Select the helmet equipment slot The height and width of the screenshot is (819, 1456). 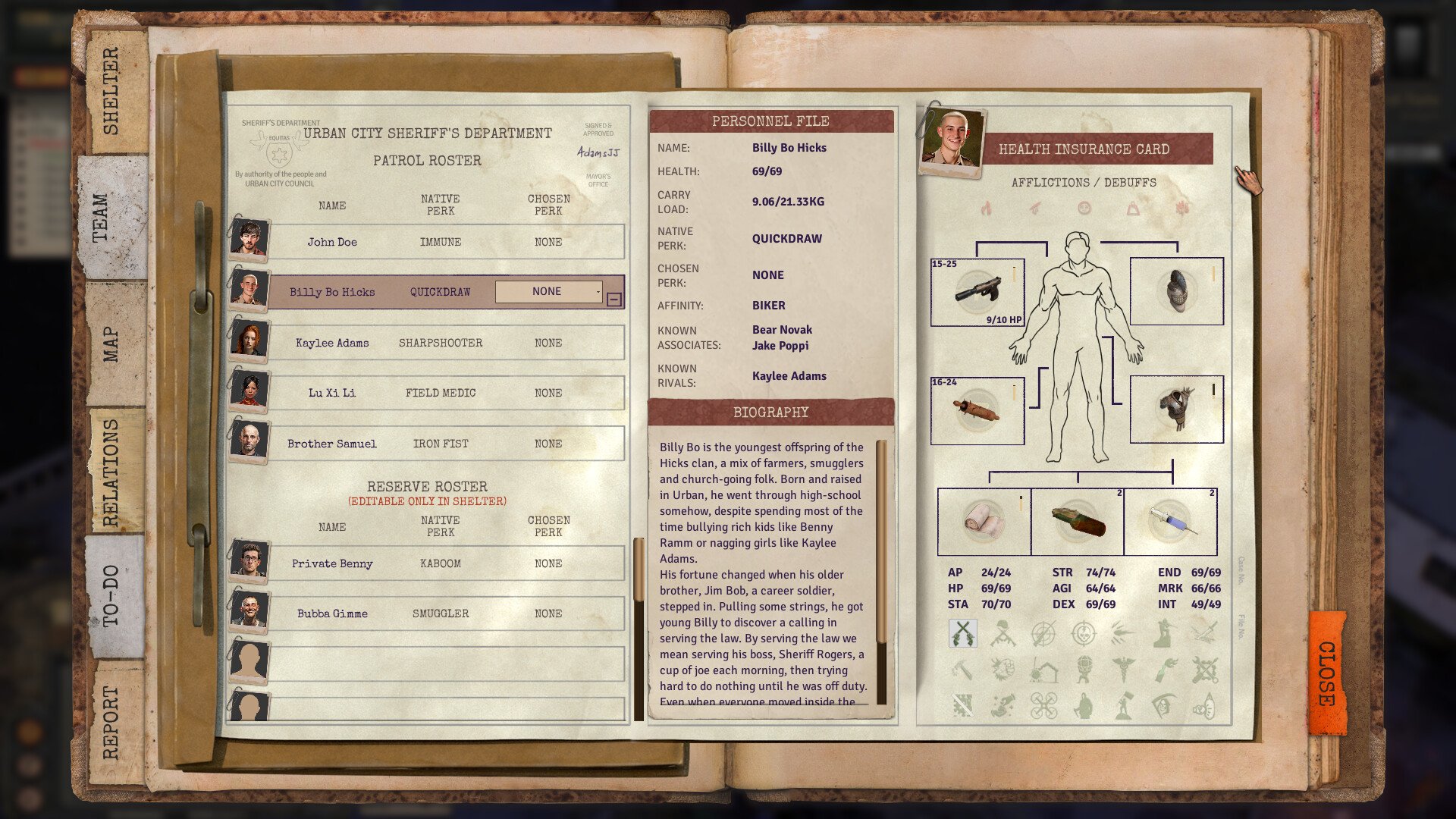click(x=1176, y=291)
